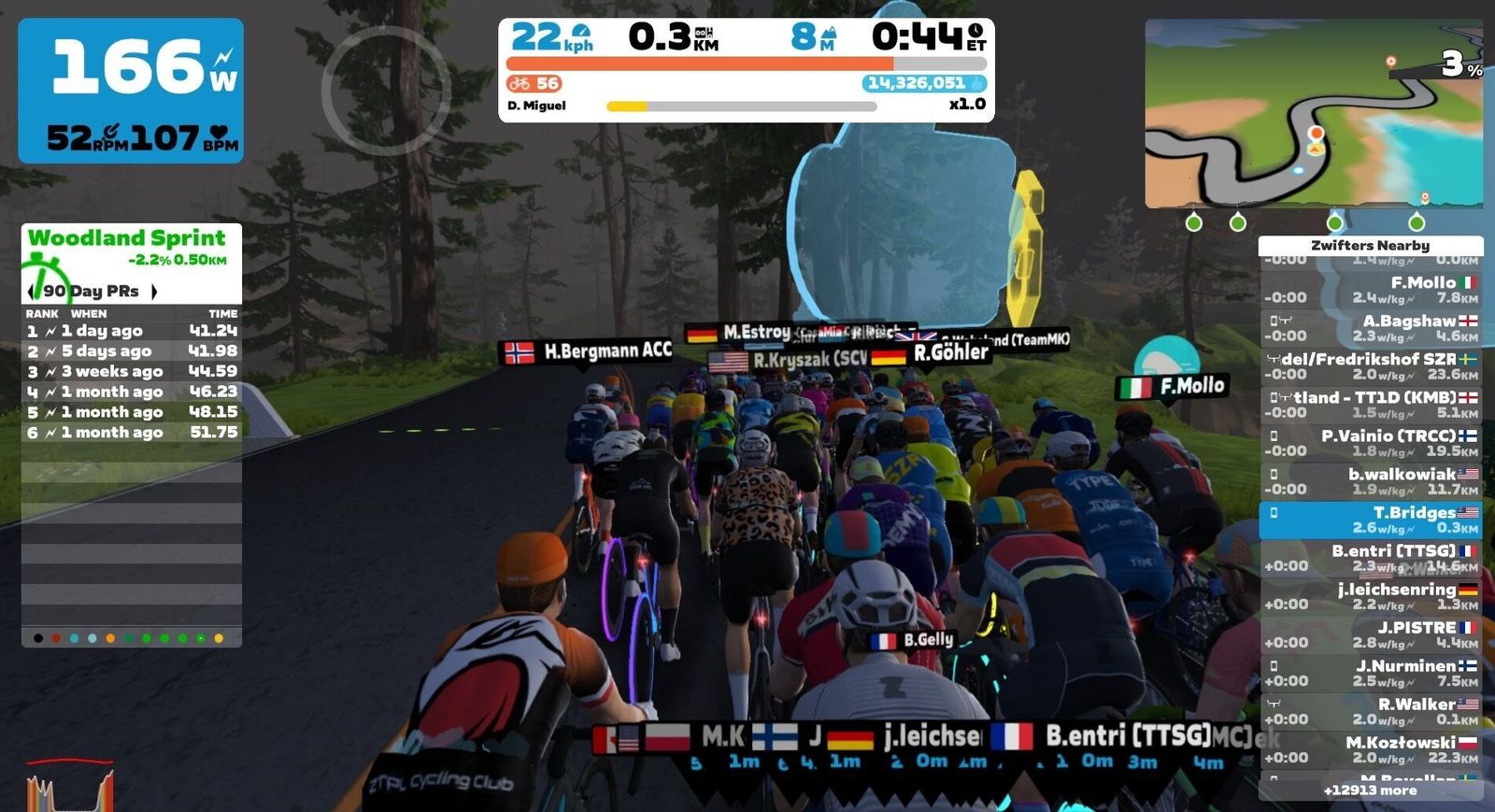1495x812 pixels.
Task: Show the +12913 more riders entry
Action: 1370,791
